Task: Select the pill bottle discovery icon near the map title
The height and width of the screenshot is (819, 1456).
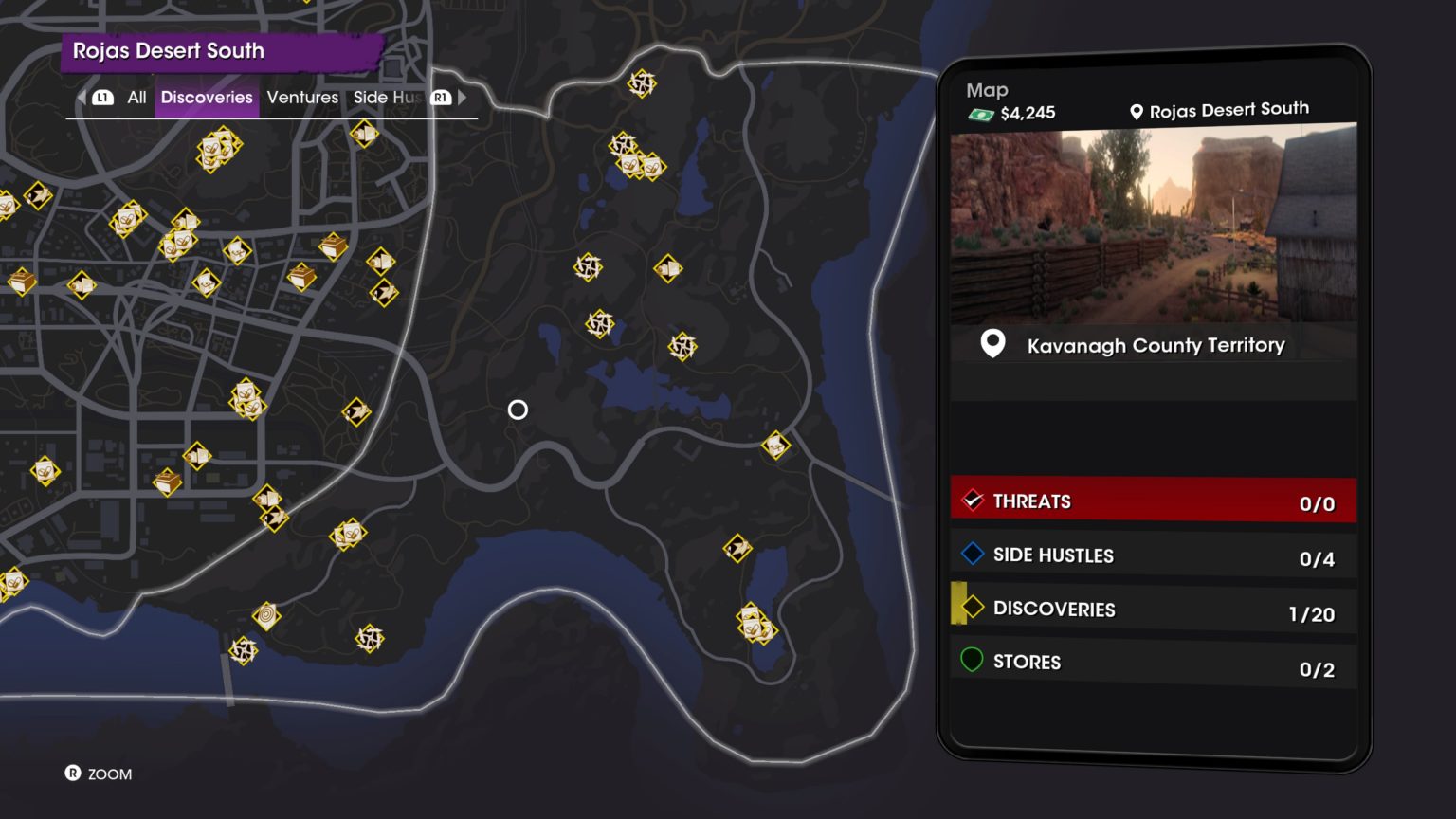Action: (216, 150)
